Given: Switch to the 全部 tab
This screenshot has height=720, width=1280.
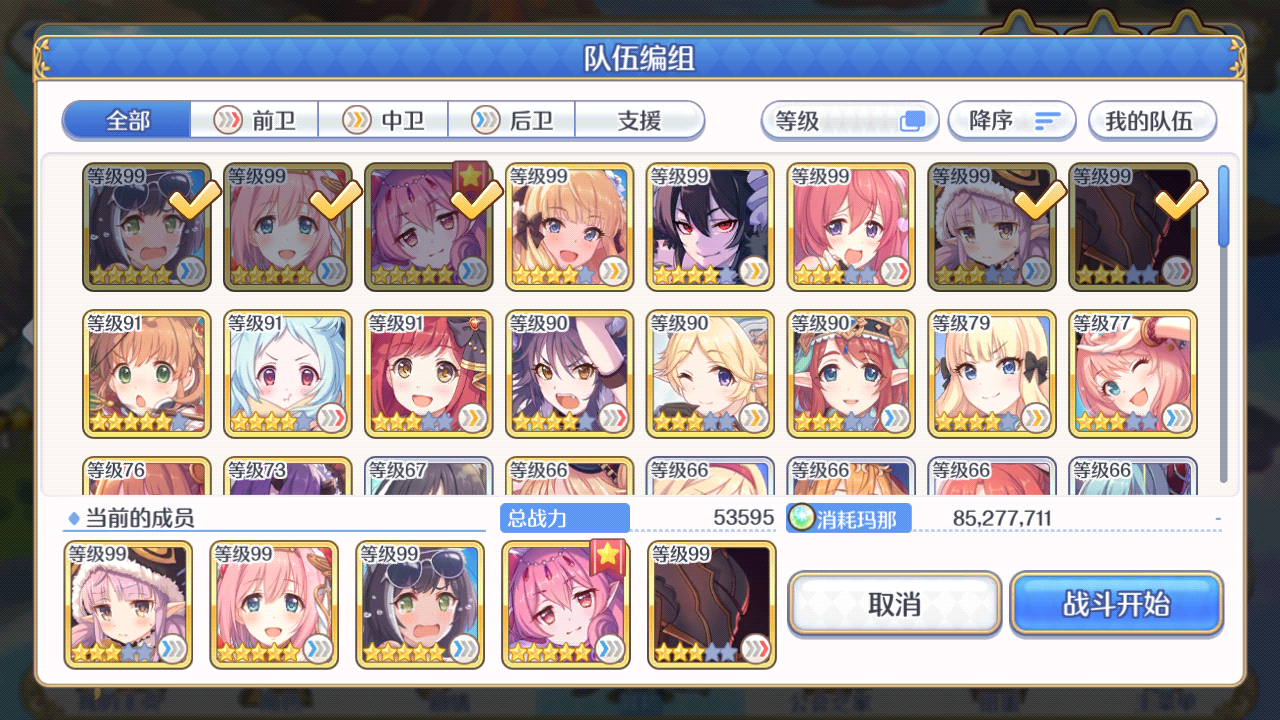Looking at the screenshot, I should (126, 120).
